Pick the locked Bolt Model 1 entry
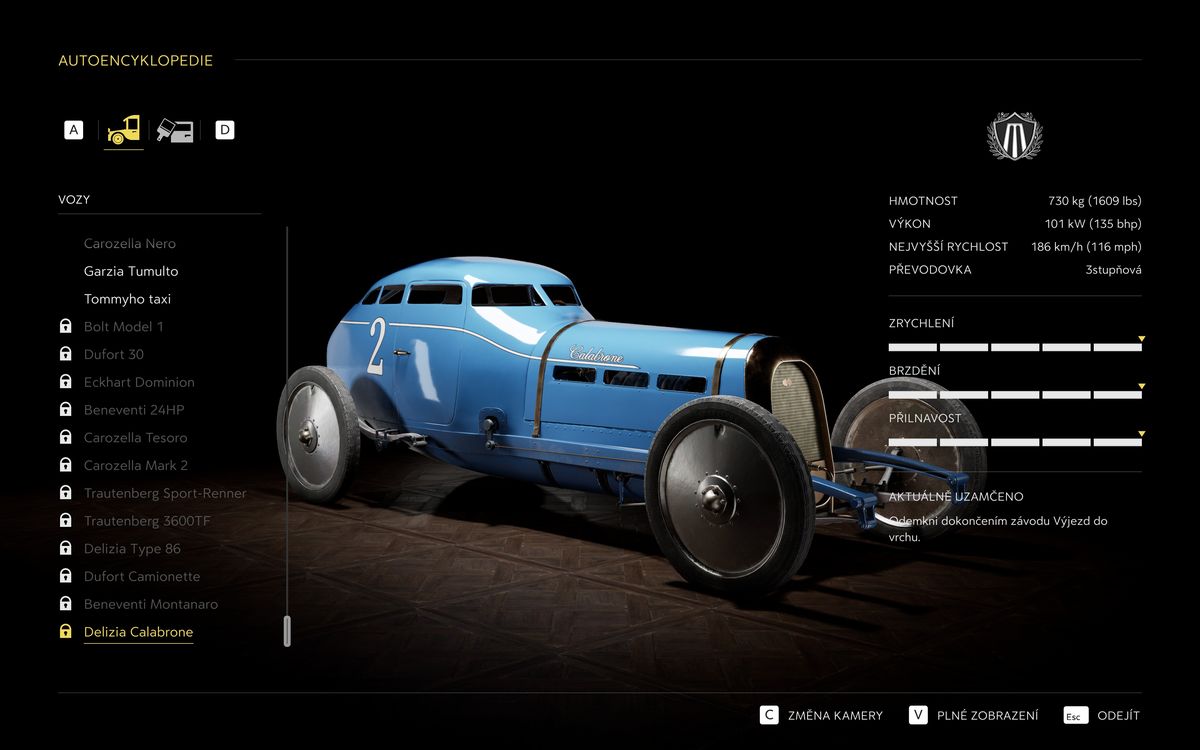Viewport: 1200px width, 750px height. tap(123, 327)
